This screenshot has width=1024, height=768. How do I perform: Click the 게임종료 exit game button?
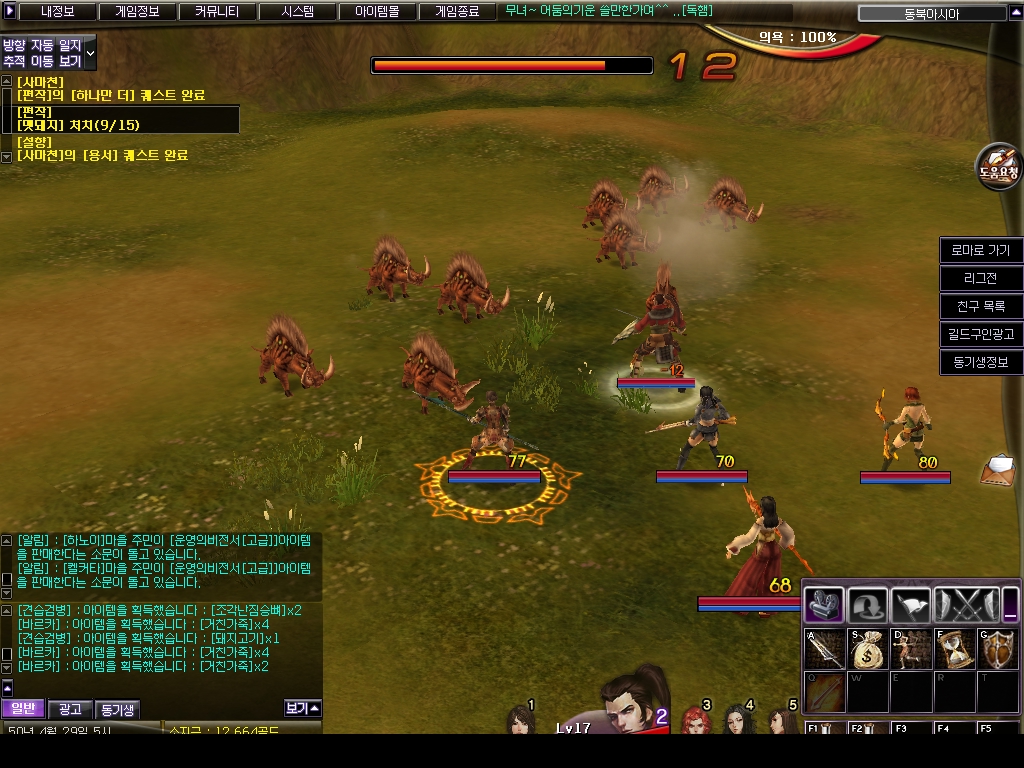[x=457, y=12]
